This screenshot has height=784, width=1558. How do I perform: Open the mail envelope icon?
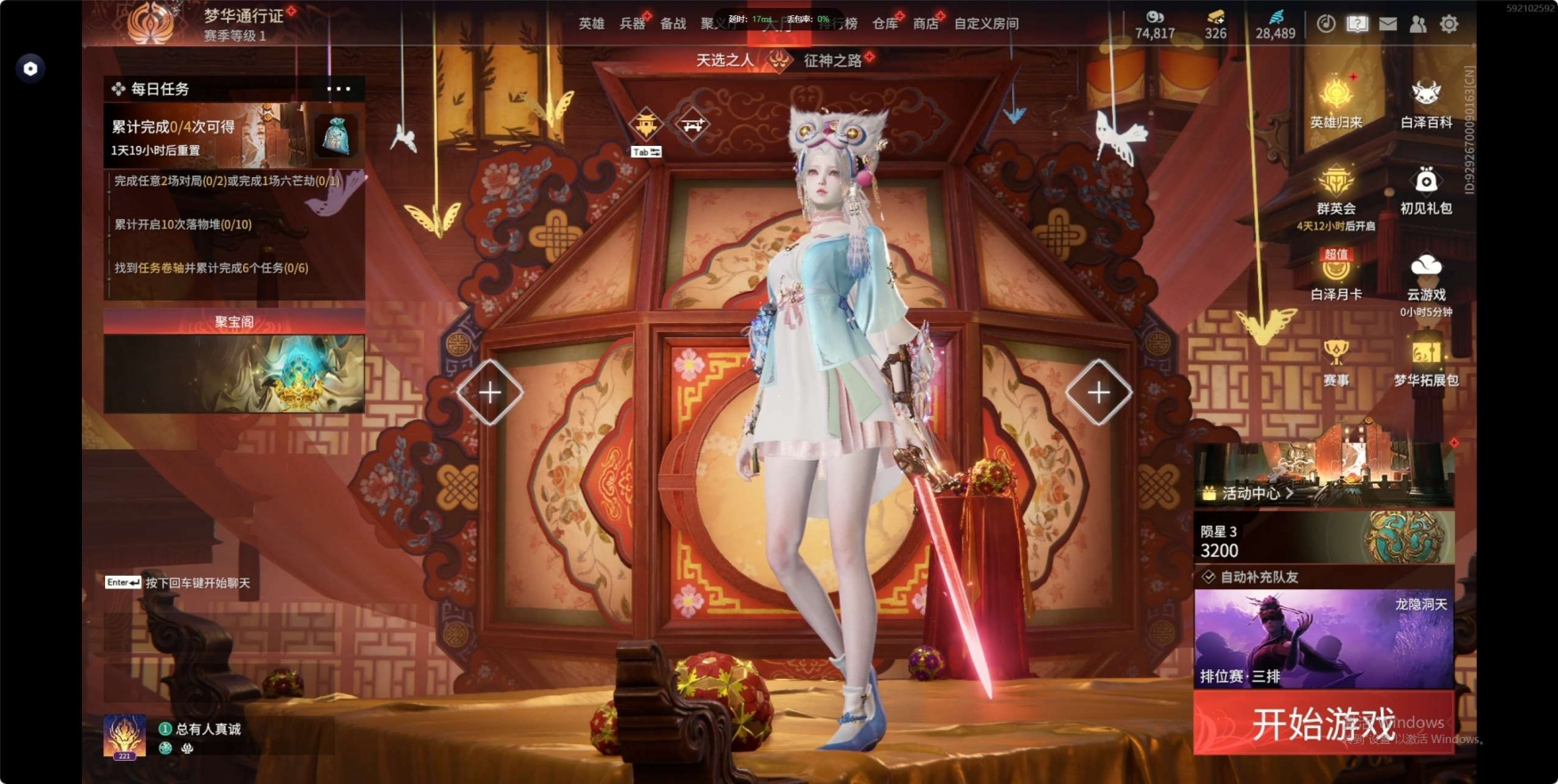click(x=1388, y=24)
